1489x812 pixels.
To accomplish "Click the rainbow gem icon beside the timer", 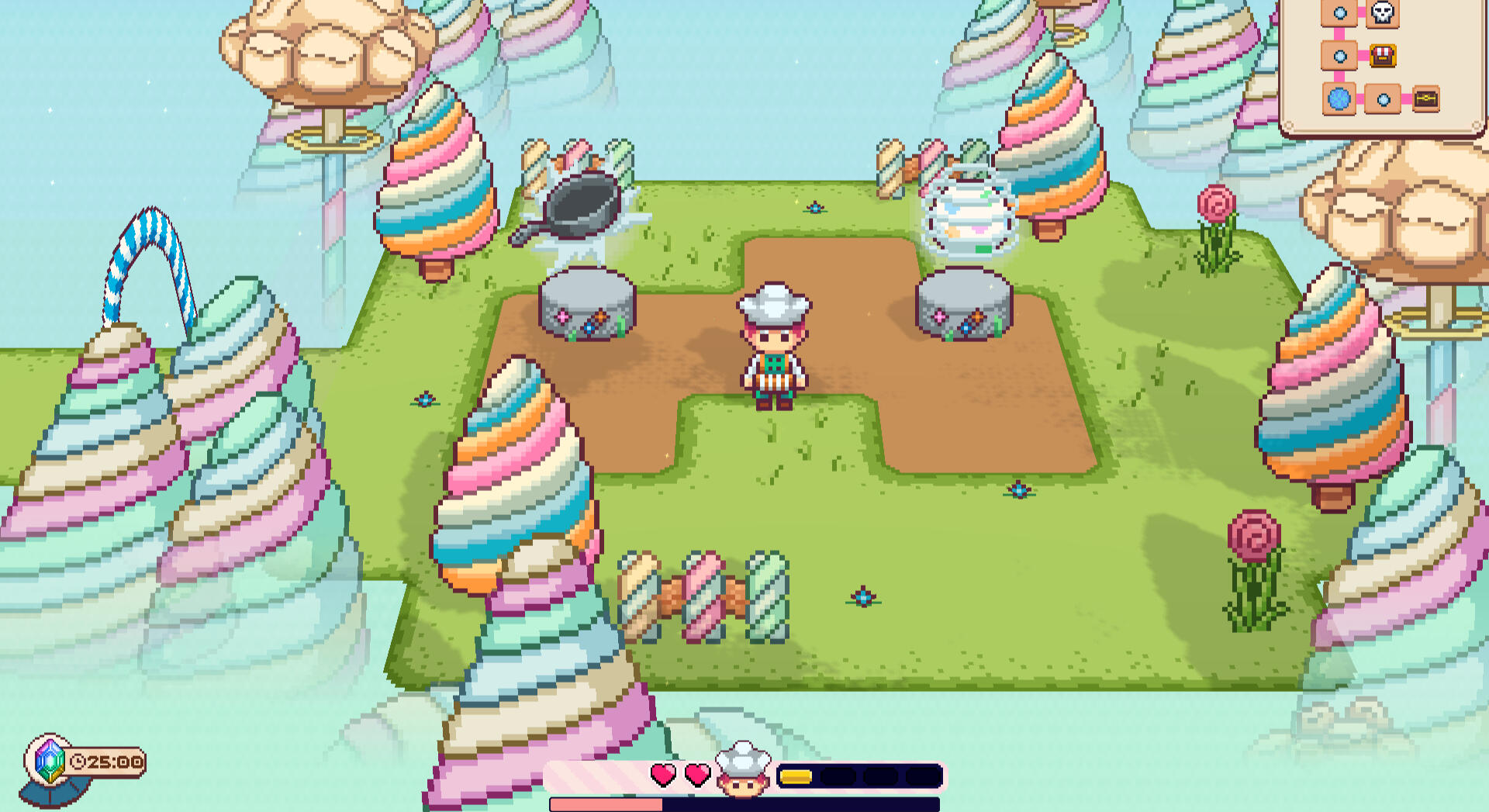I will click(x=50, y=760).
